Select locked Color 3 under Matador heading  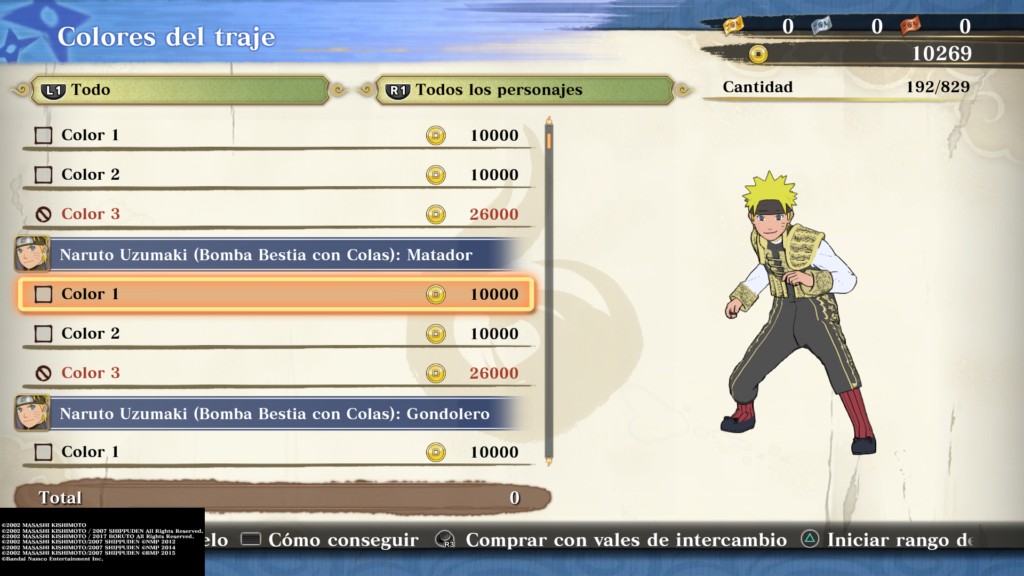(275, 373)
